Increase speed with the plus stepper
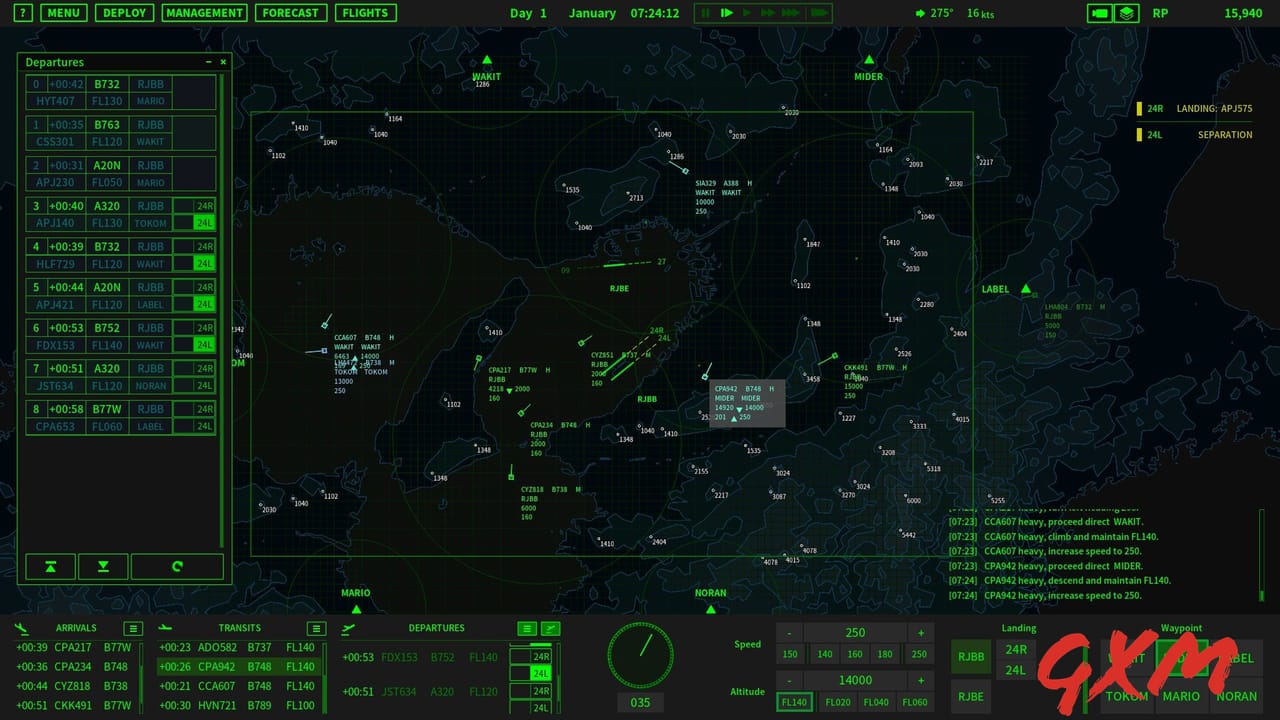1280x720 pixels. click(920, 632)
